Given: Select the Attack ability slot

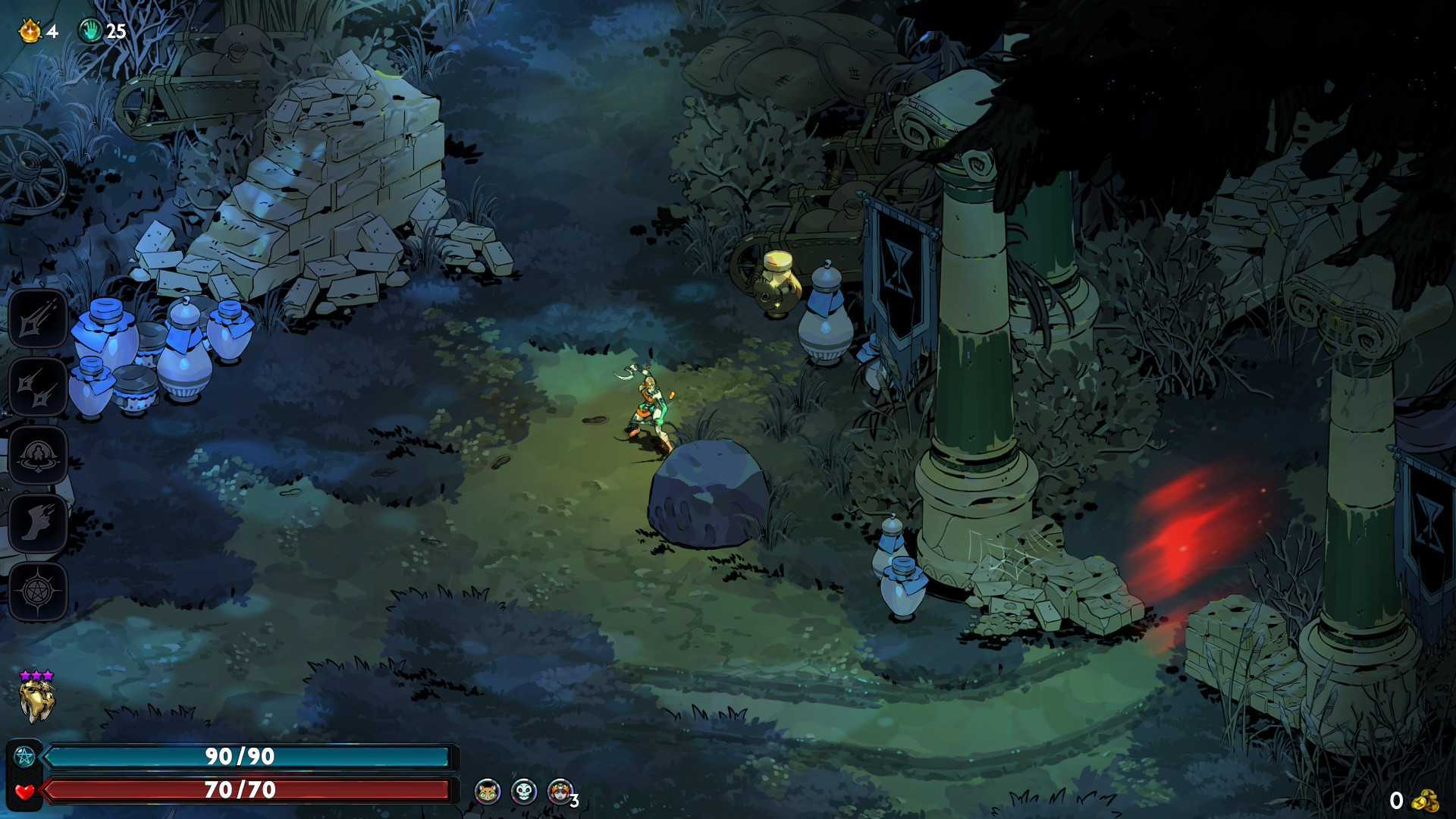Looking at the screenshot, I should [38, 319].
